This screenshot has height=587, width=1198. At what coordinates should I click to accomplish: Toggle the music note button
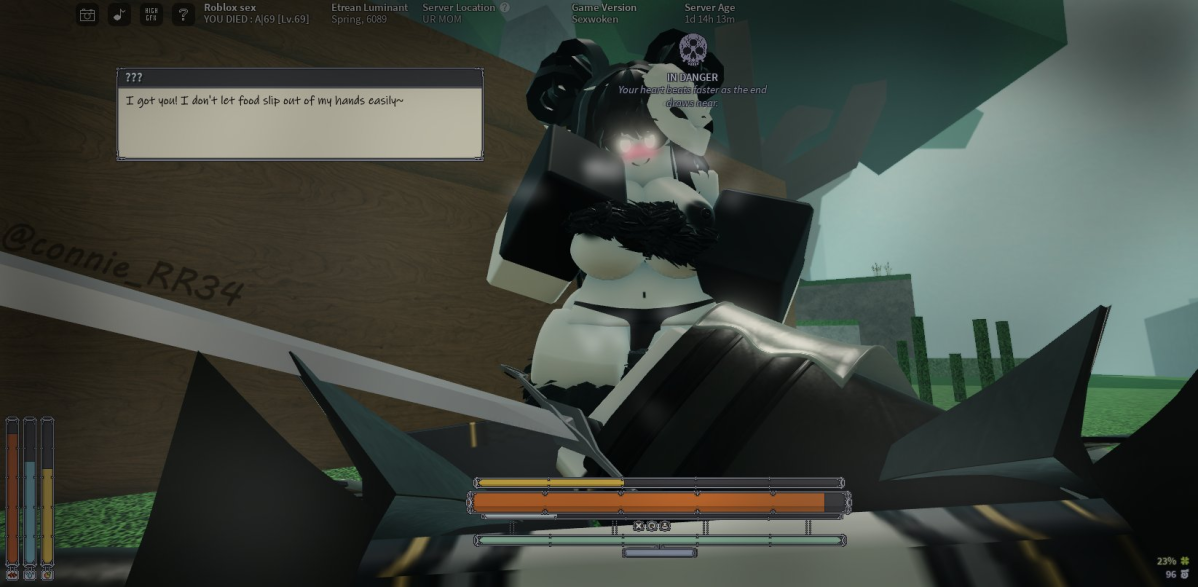click(119, 14)
